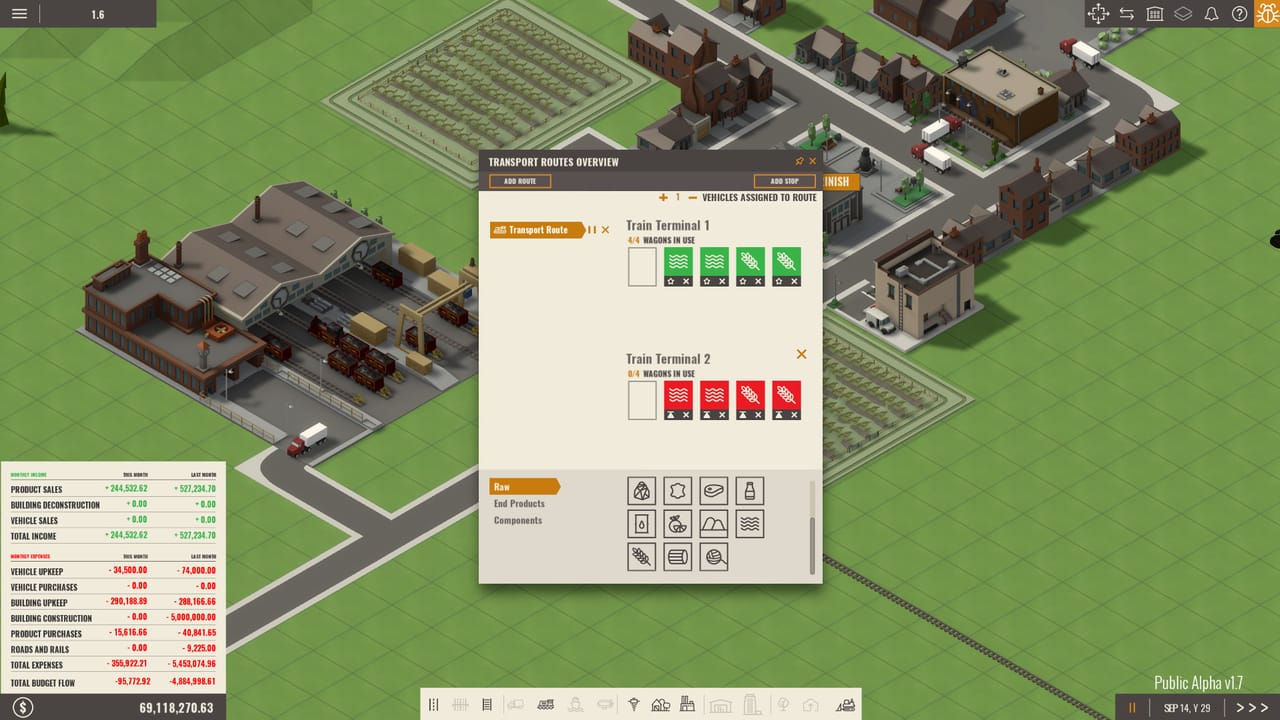Pin the Transport Routes Overview window

tap(798, 161)
